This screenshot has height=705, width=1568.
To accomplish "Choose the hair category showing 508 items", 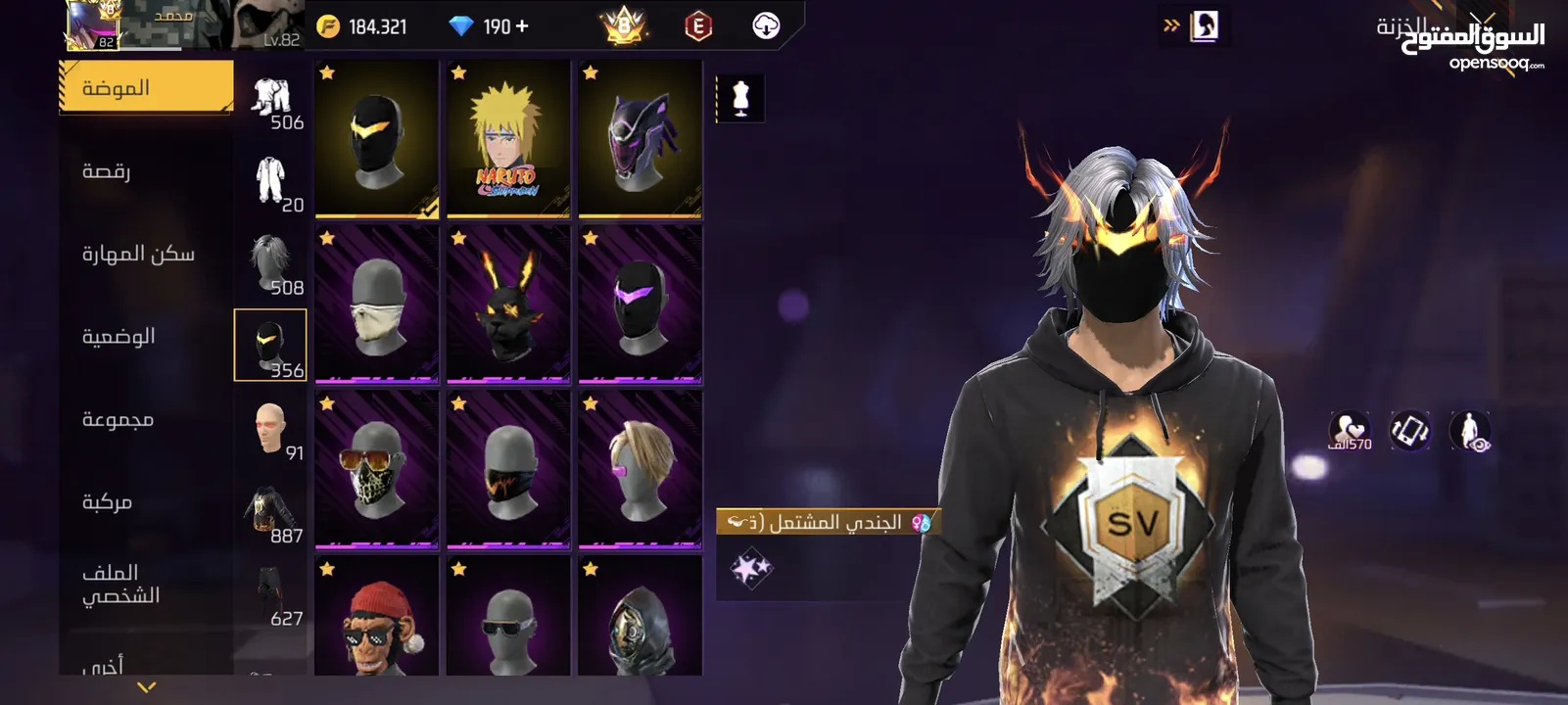I will click(270, 264).
